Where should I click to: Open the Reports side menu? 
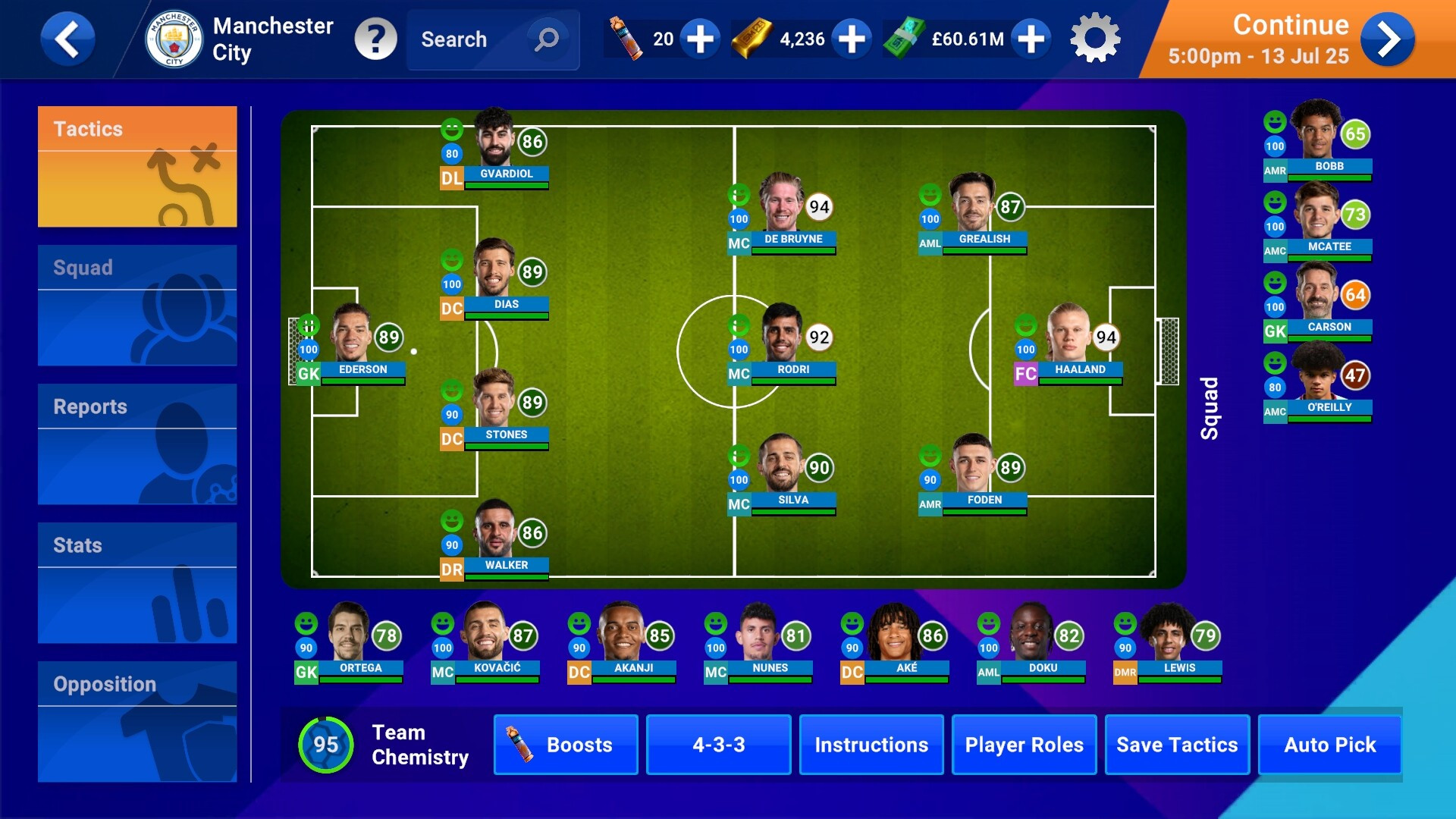click(137, 444)
